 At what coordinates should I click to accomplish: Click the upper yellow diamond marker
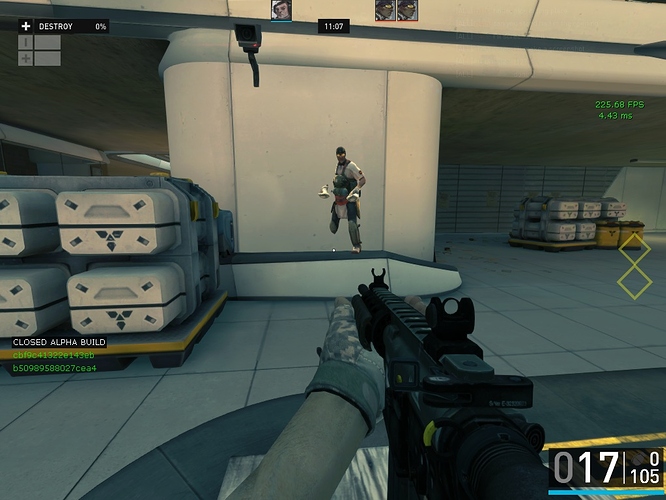(634, 248)
